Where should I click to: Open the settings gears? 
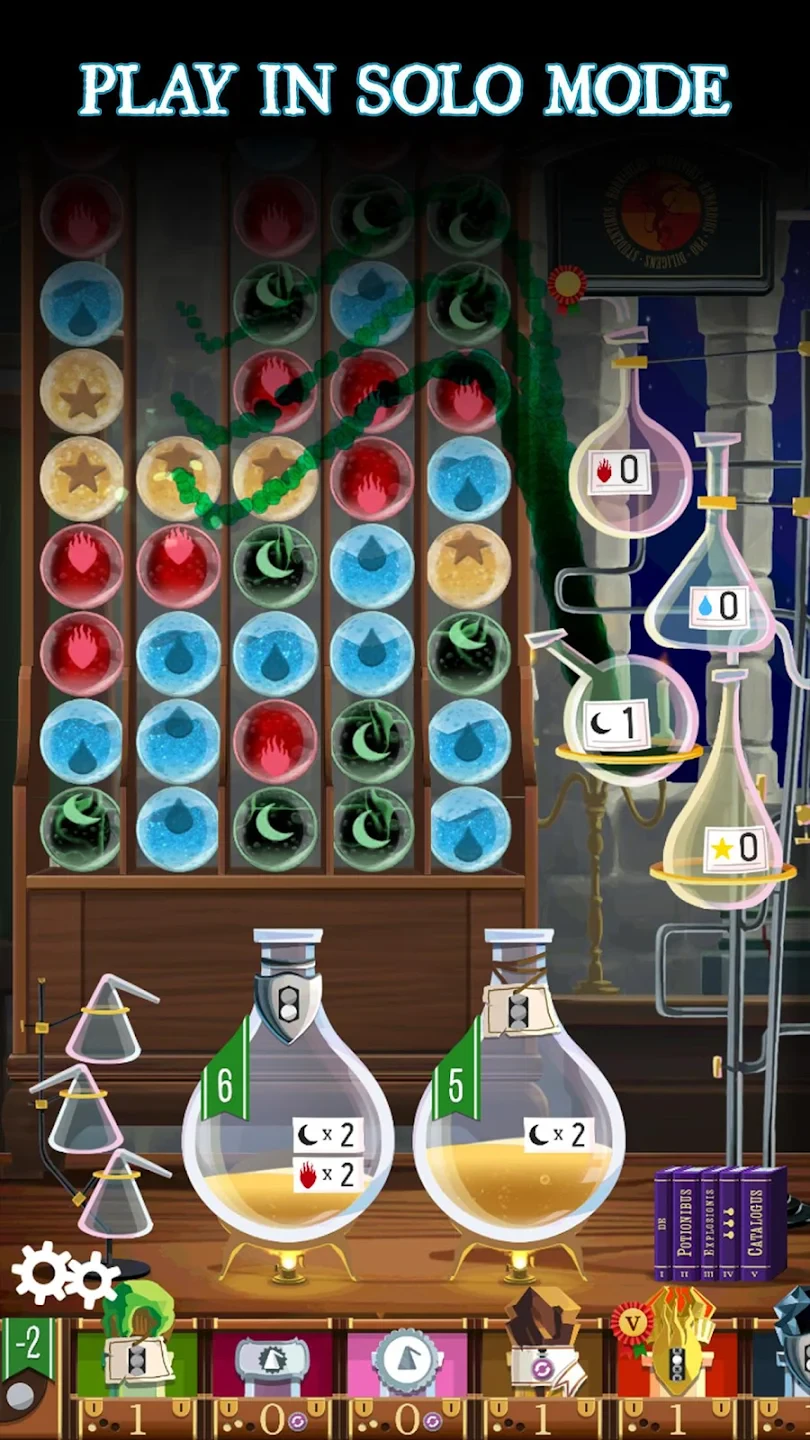64,1277
